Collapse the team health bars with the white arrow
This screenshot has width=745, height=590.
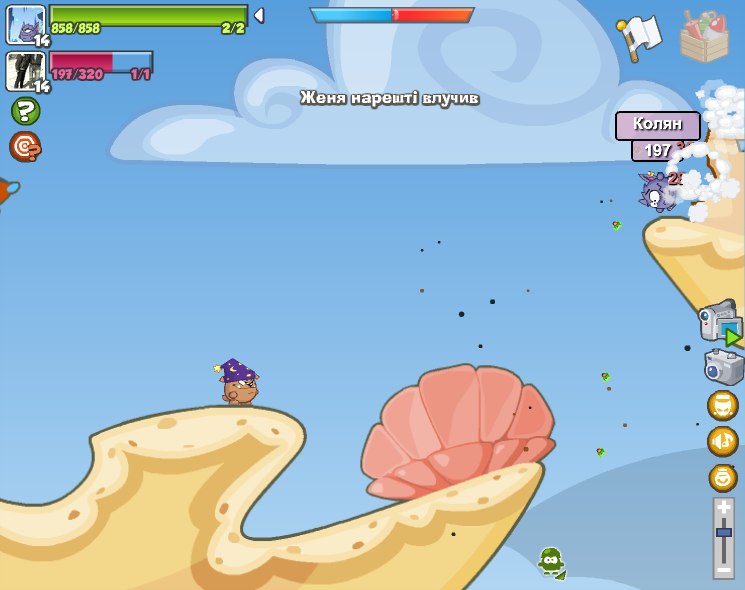pyautogui.click(x=259, y=15)
